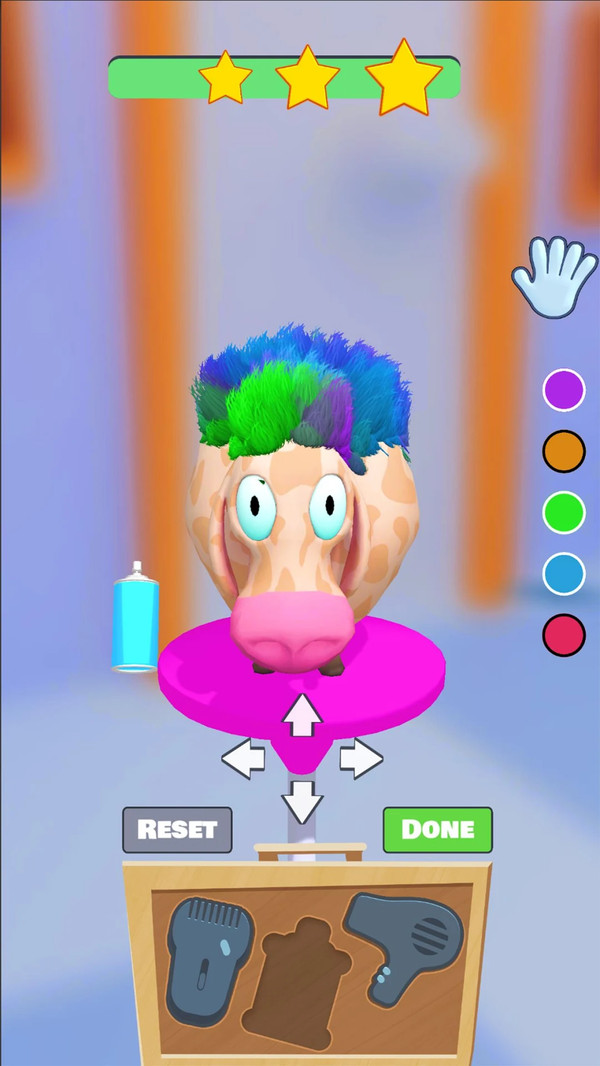Confirm the haircut with Done

[x=437, y=829]
